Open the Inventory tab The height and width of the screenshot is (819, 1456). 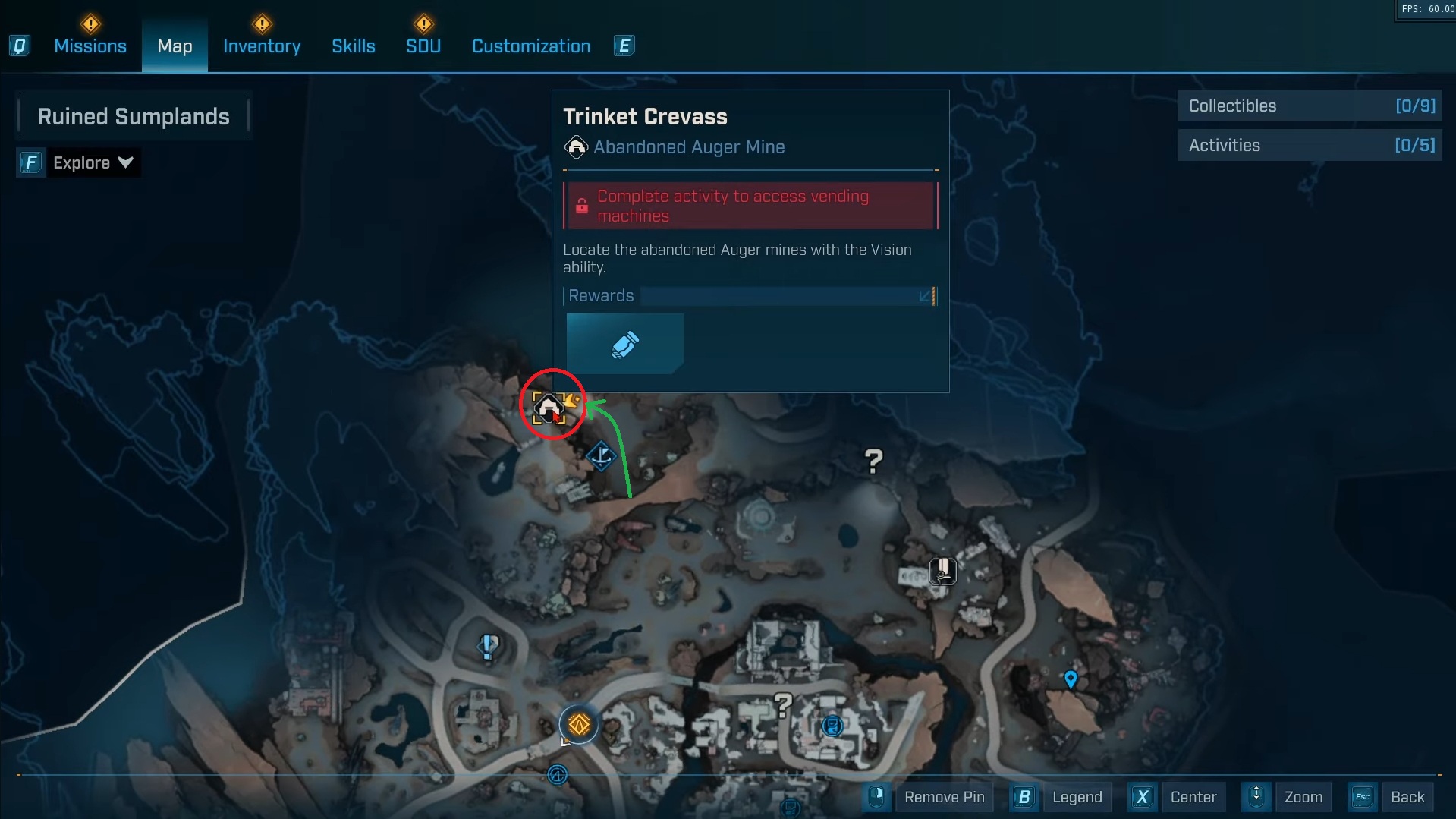pos(262,46)
